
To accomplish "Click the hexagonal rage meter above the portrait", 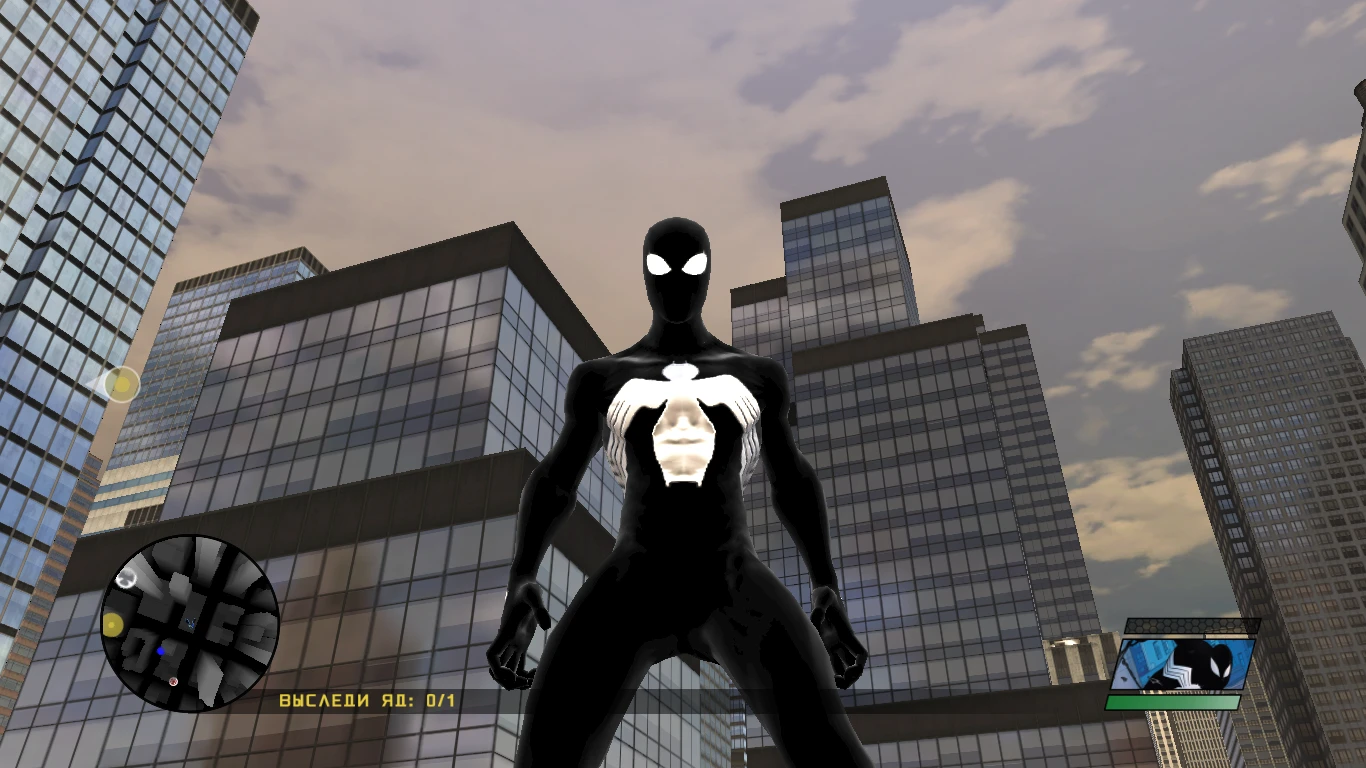I will [1192, 626].
